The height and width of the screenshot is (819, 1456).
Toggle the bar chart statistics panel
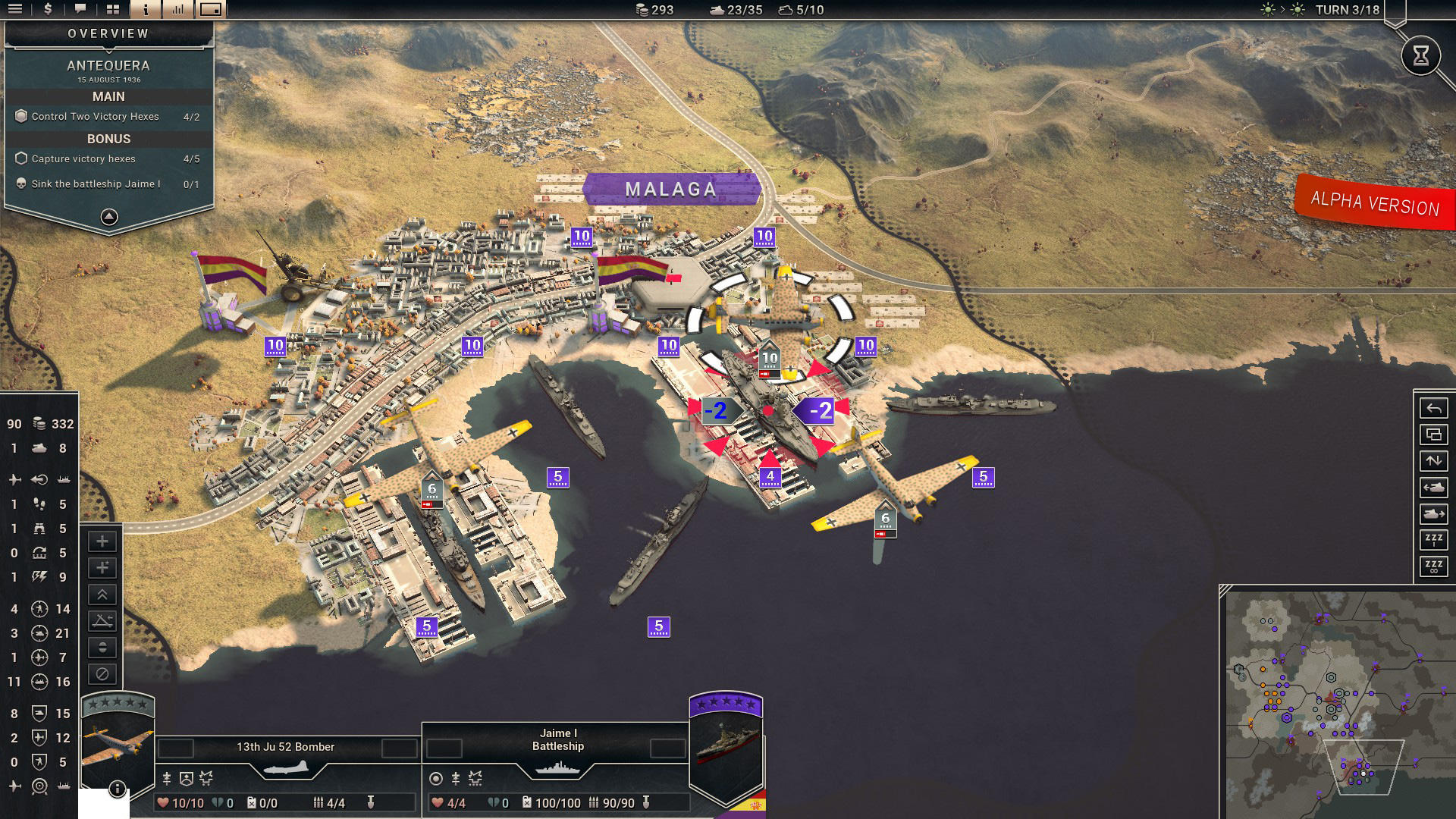tap(178, 9)
